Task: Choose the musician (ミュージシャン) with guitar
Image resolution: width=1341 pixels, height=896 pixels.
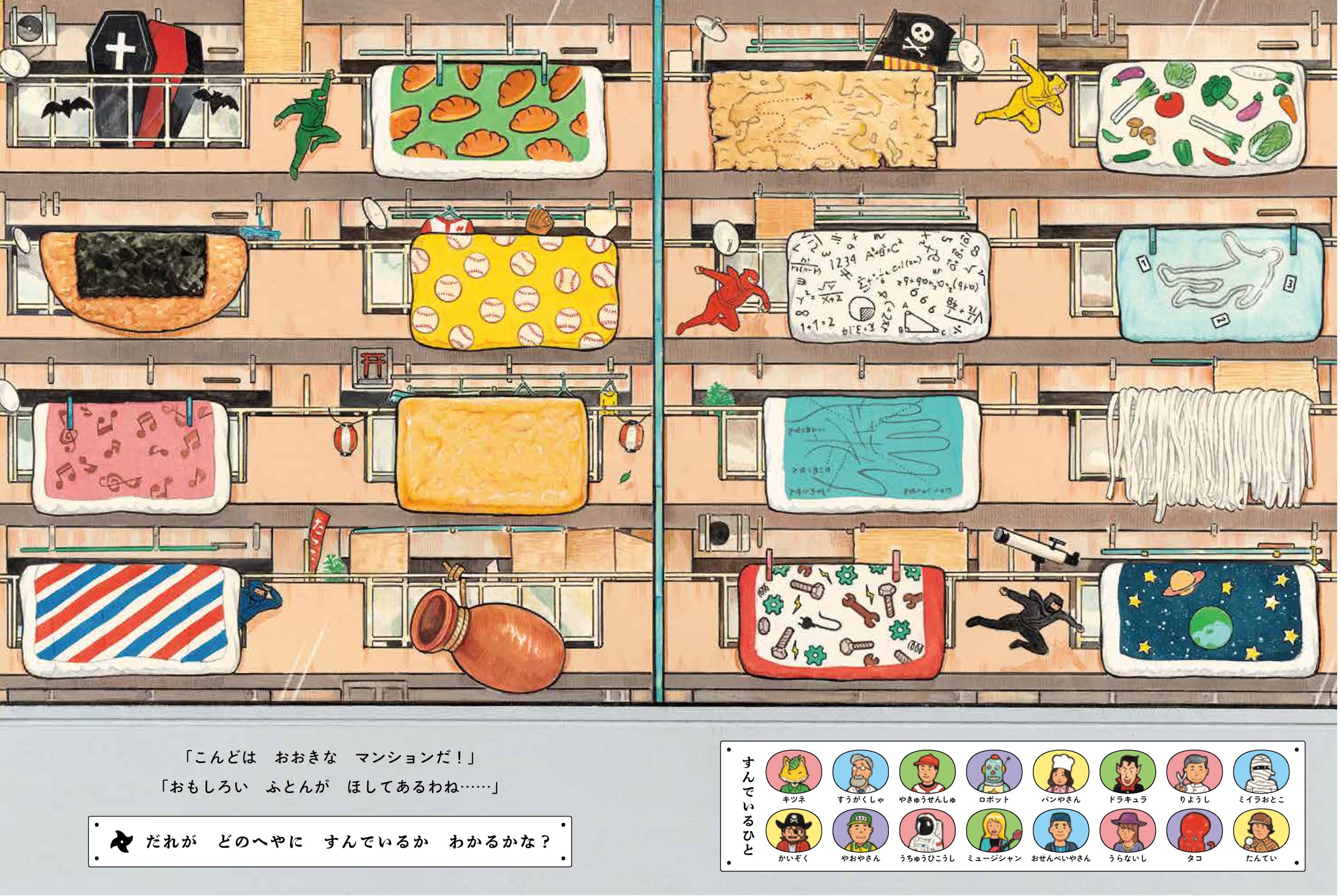Action: 994,832
